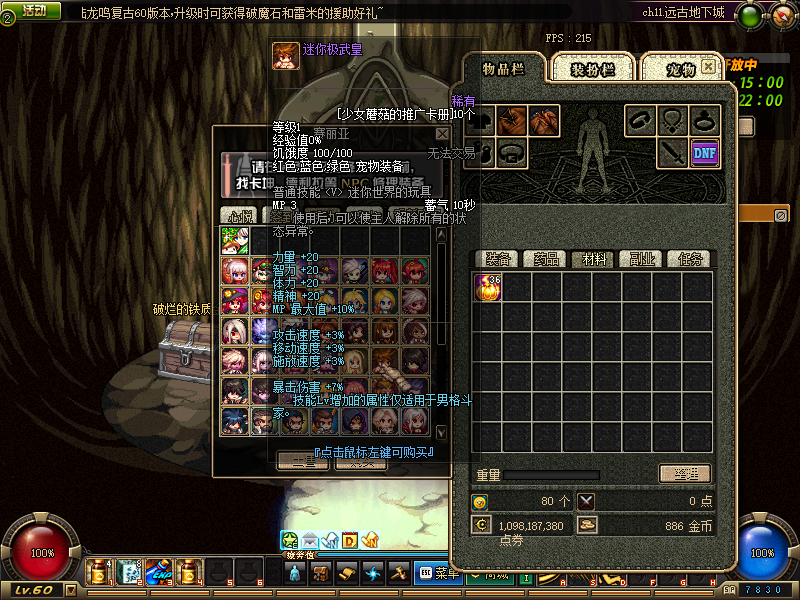Use the blue potion in quickslot
Screen dimensions: 800x600
pos(159,572)
